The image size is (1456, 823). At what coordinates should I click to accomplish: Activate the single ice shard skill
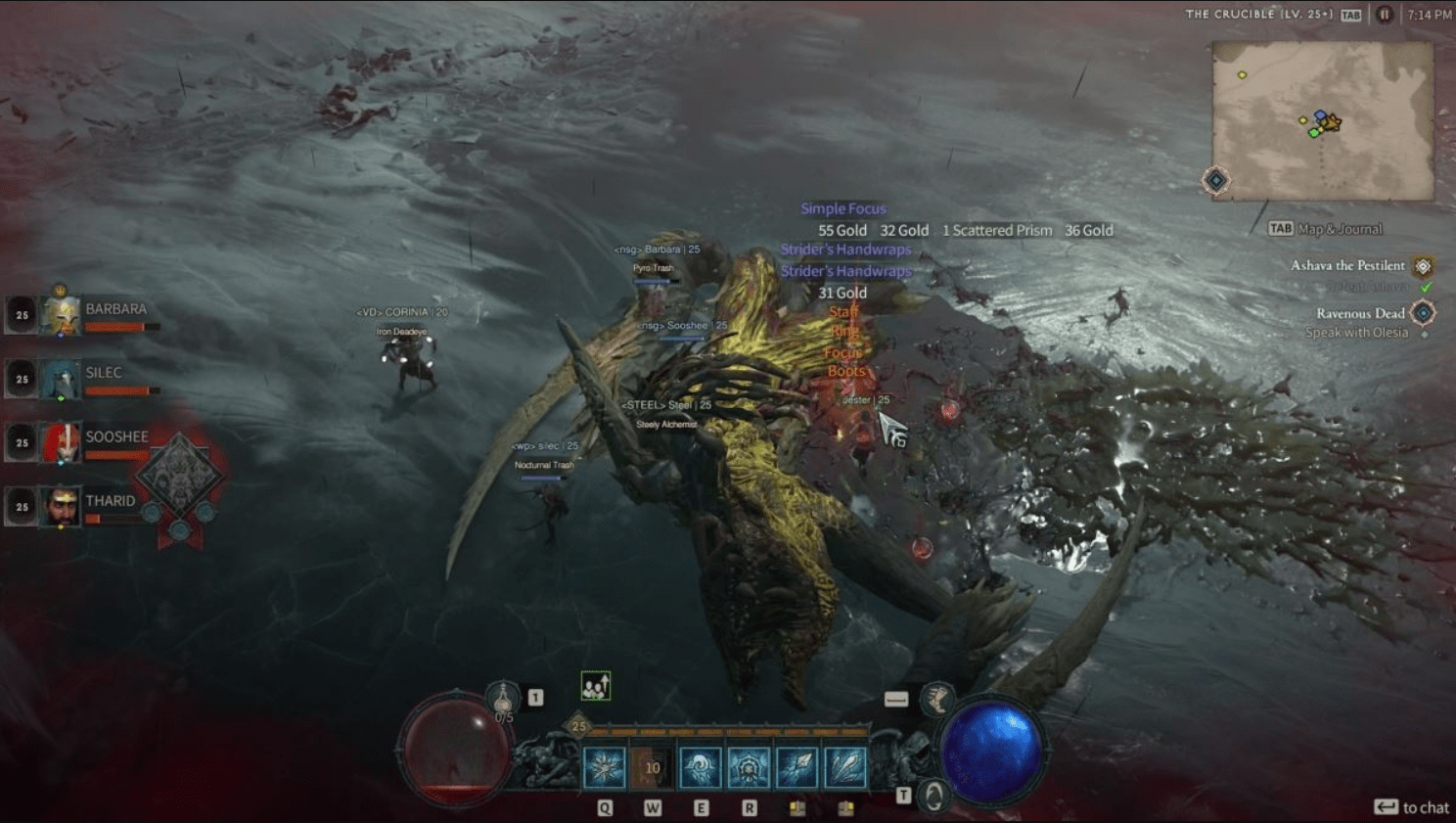click(x=796, y=767)
